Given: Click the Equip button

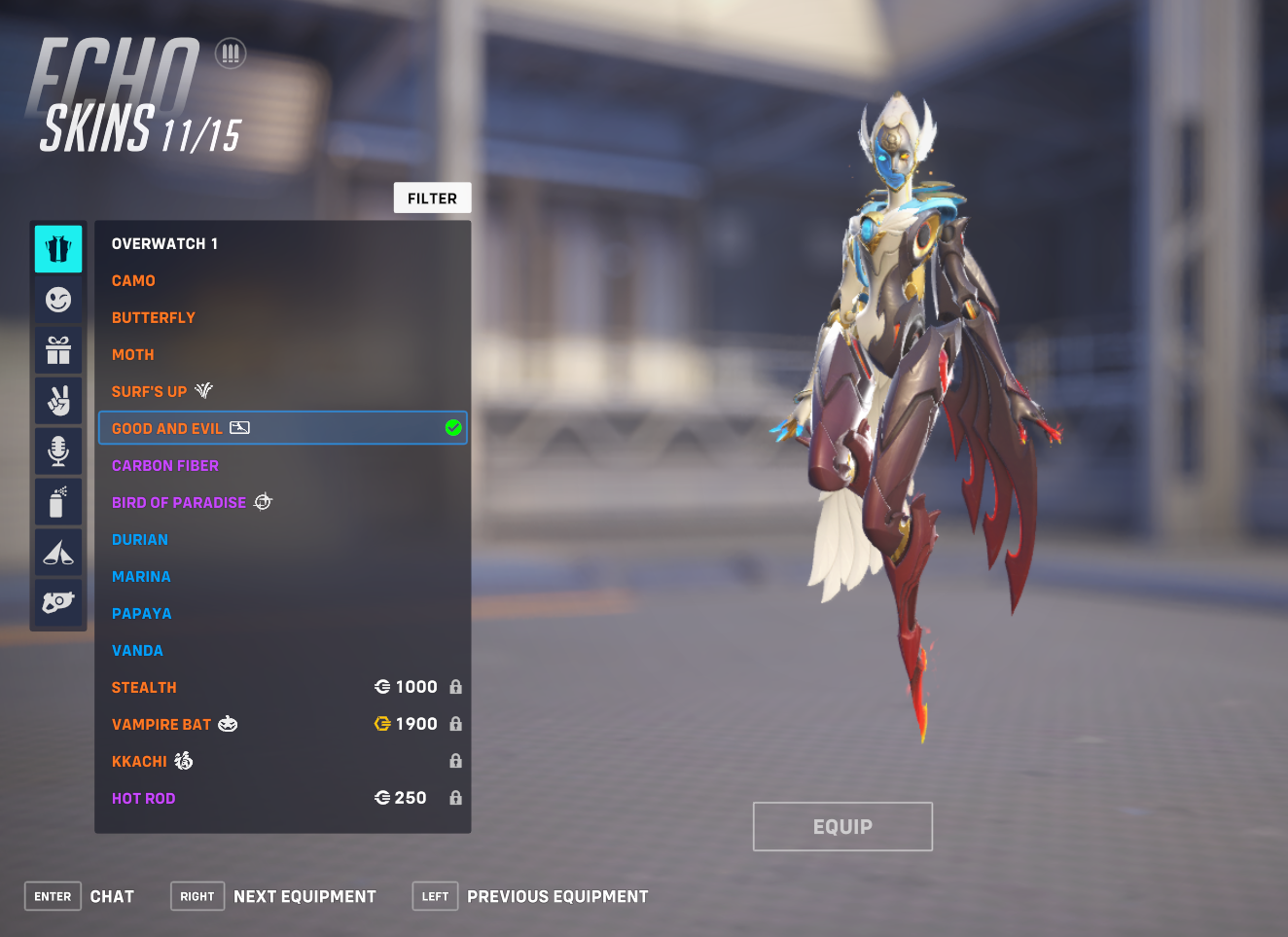Looking at the screenshot, I should click(x=842, y=825).
